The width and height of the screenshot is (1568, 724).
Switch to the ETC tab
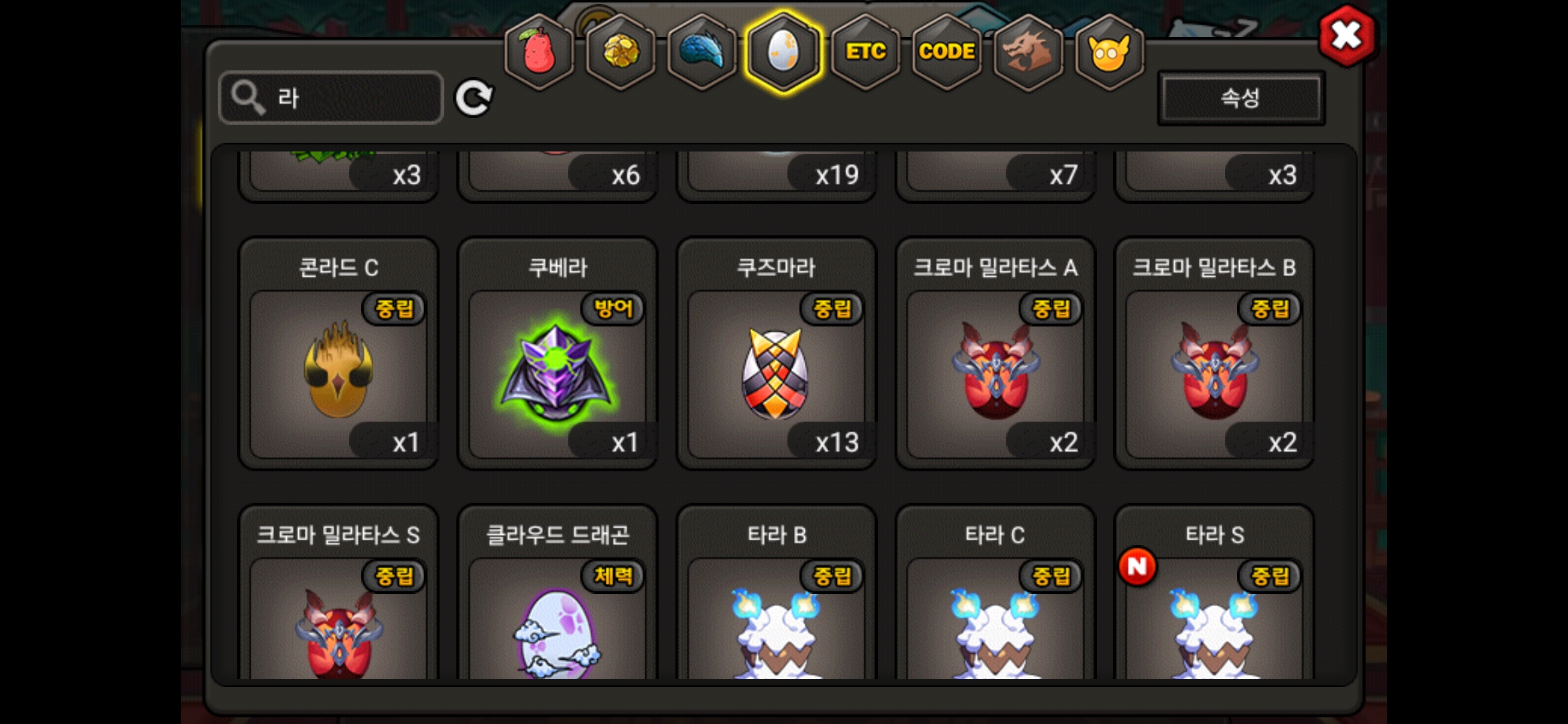[865, 52]
